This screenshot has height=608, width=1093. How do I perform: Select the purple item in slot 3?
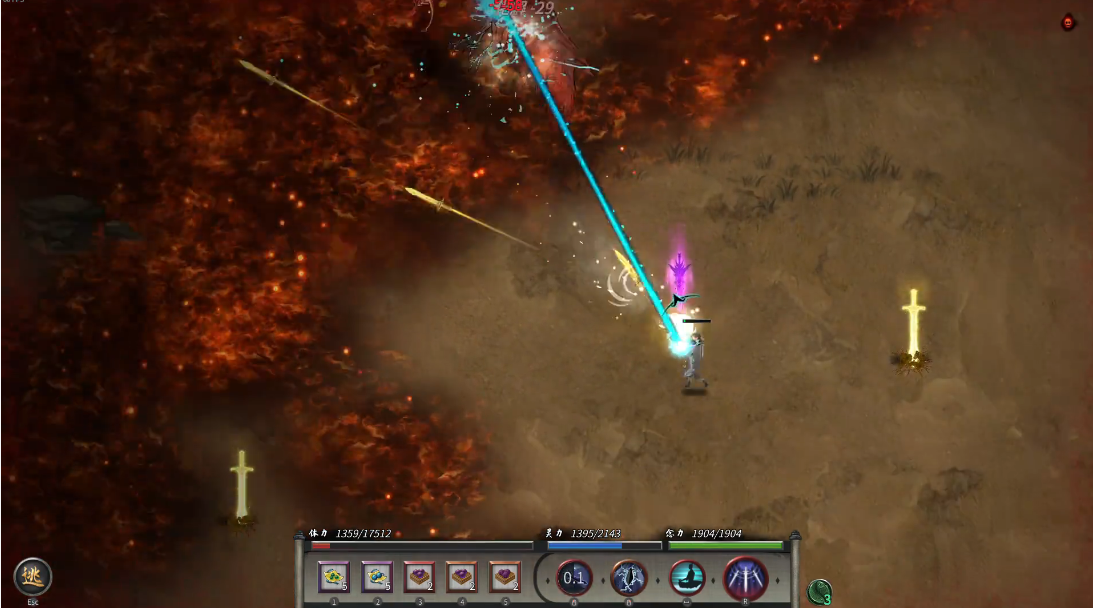419,577
